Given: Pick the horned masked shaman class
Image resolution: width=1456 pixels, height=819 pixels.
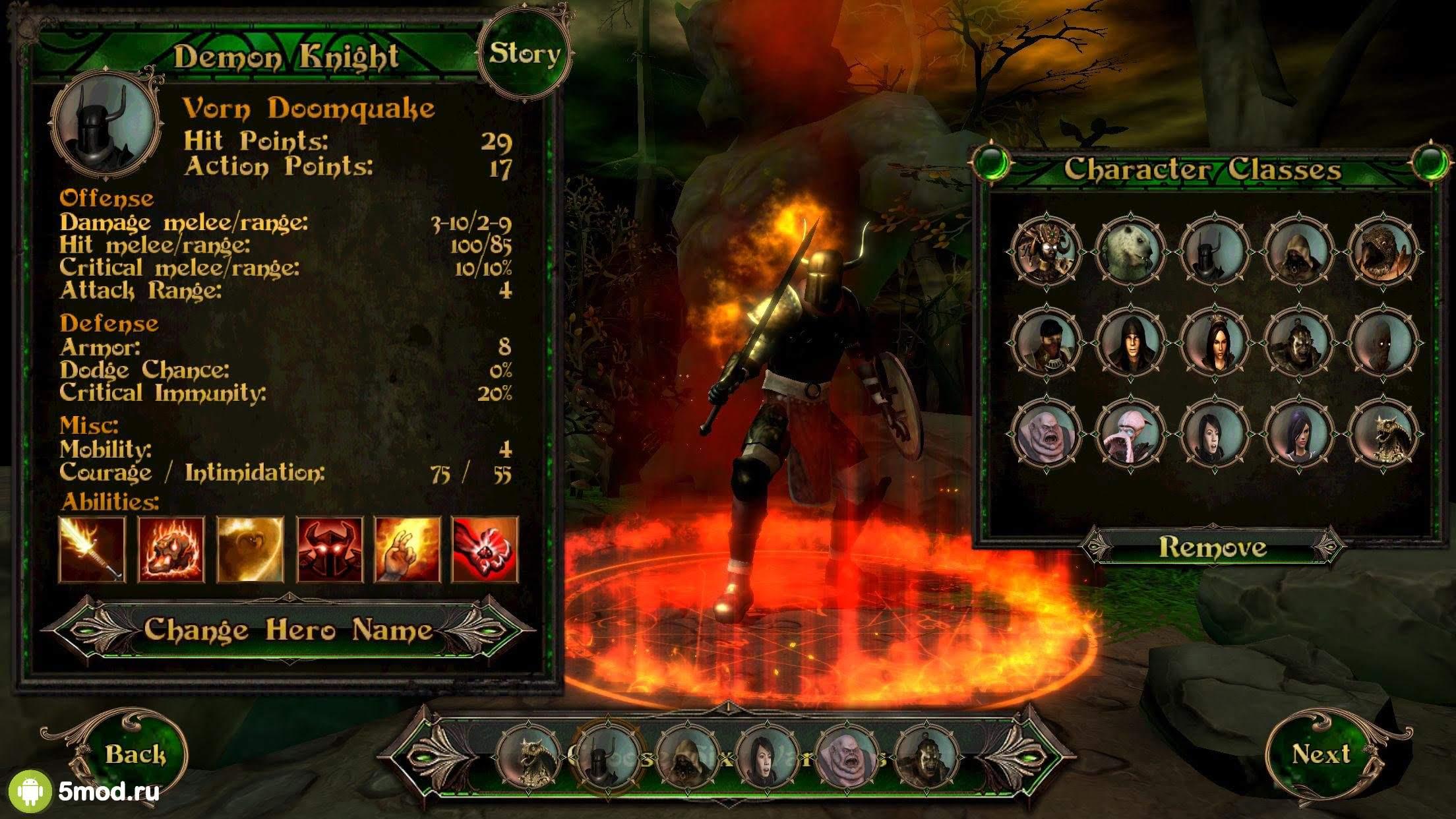Looking at the screenshot, I should click(1046, 251).
